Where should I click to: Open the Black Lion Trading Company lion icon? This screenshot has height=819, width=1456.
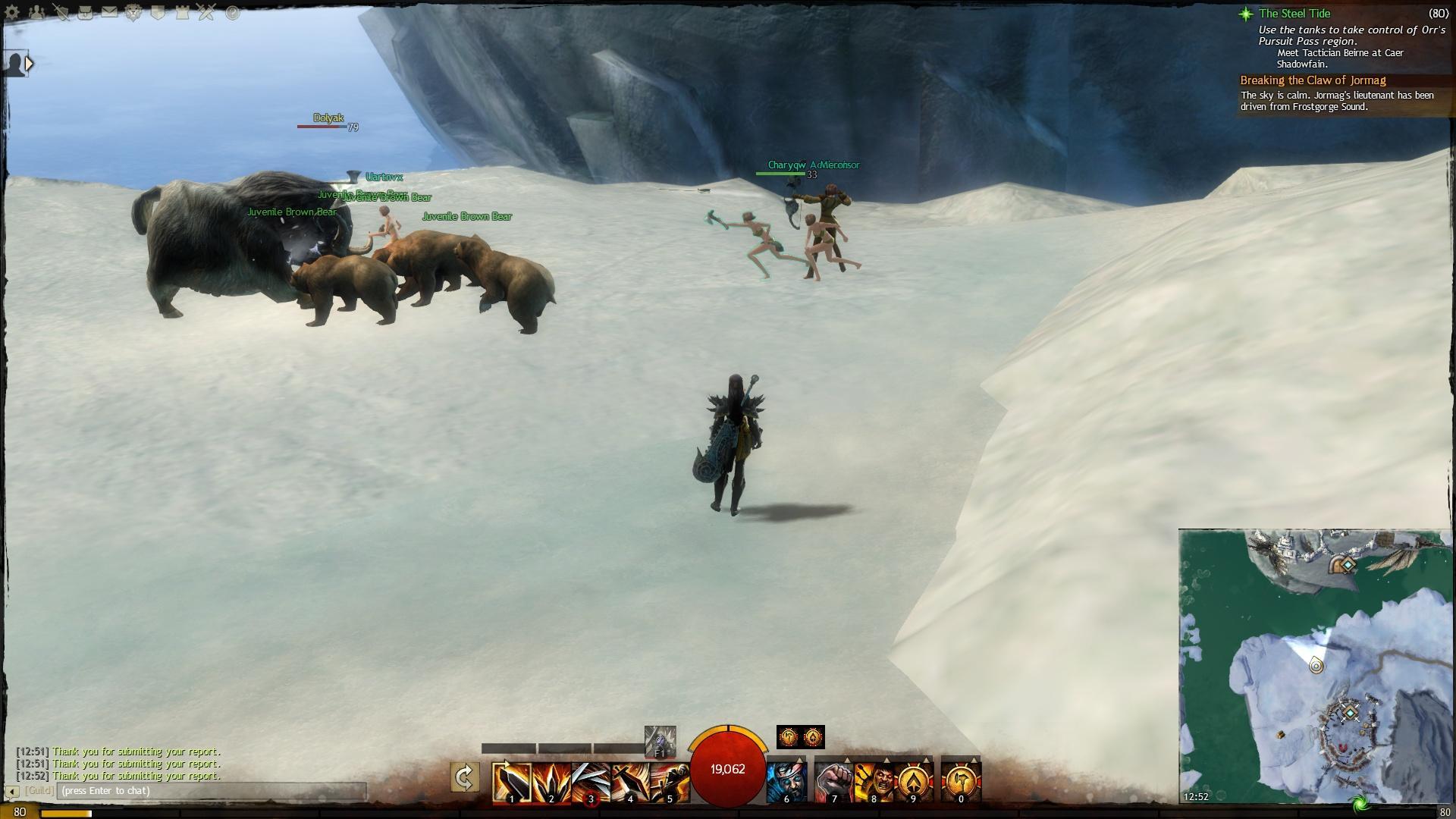[x=133, y=12]
